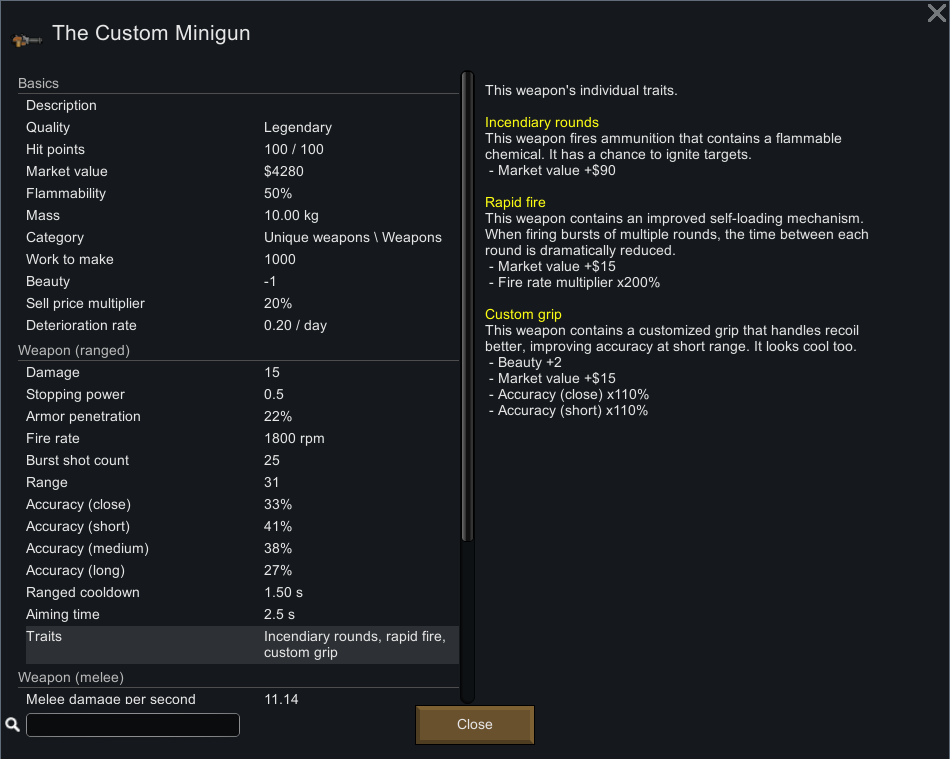The image size is (950, 759).
Task: Show the Accuracy (medium) details
Action: pos(240,549)
